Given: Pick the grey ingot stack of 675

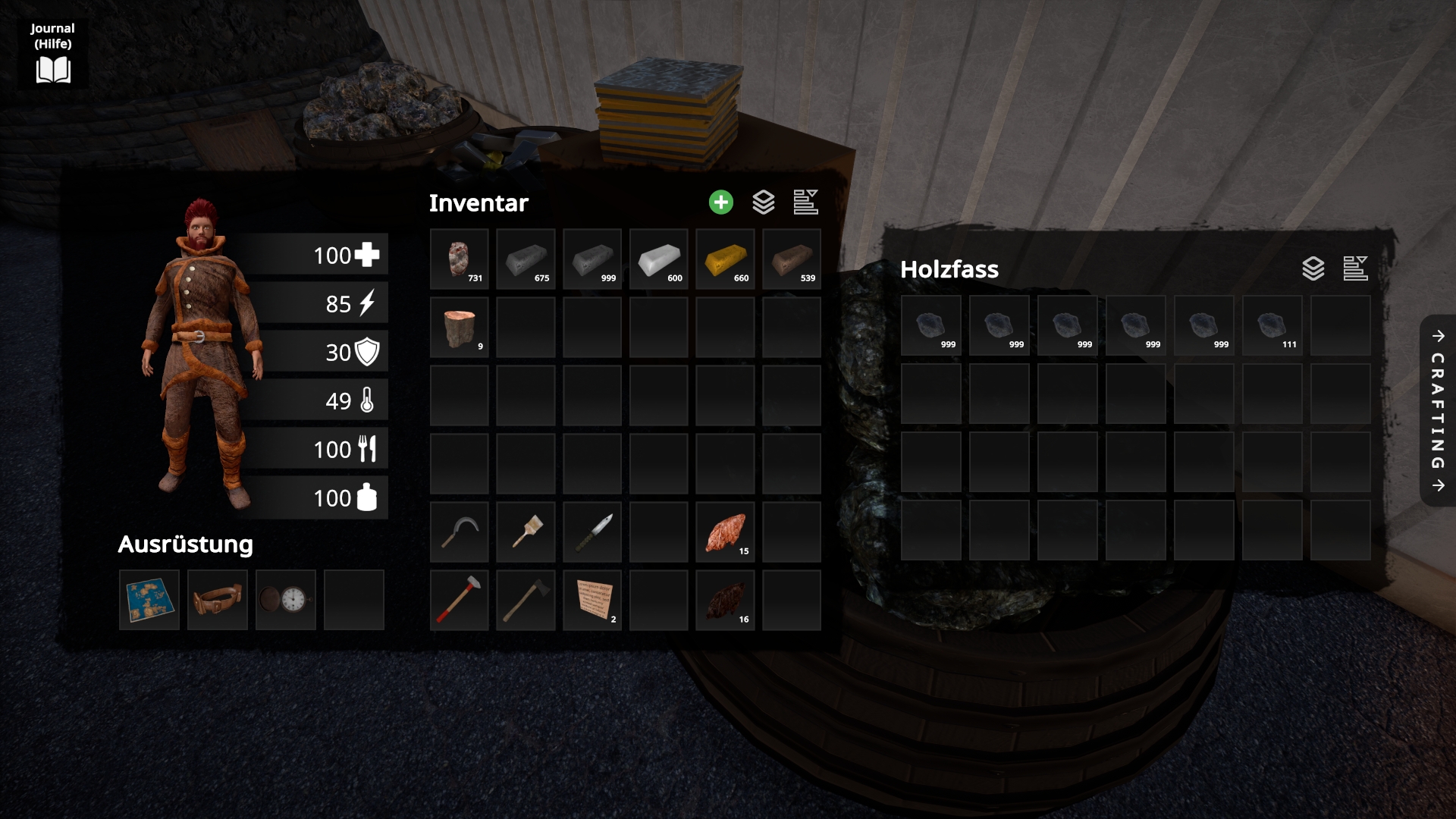Looking at the screenshot, I should click(x=526, y=259).
